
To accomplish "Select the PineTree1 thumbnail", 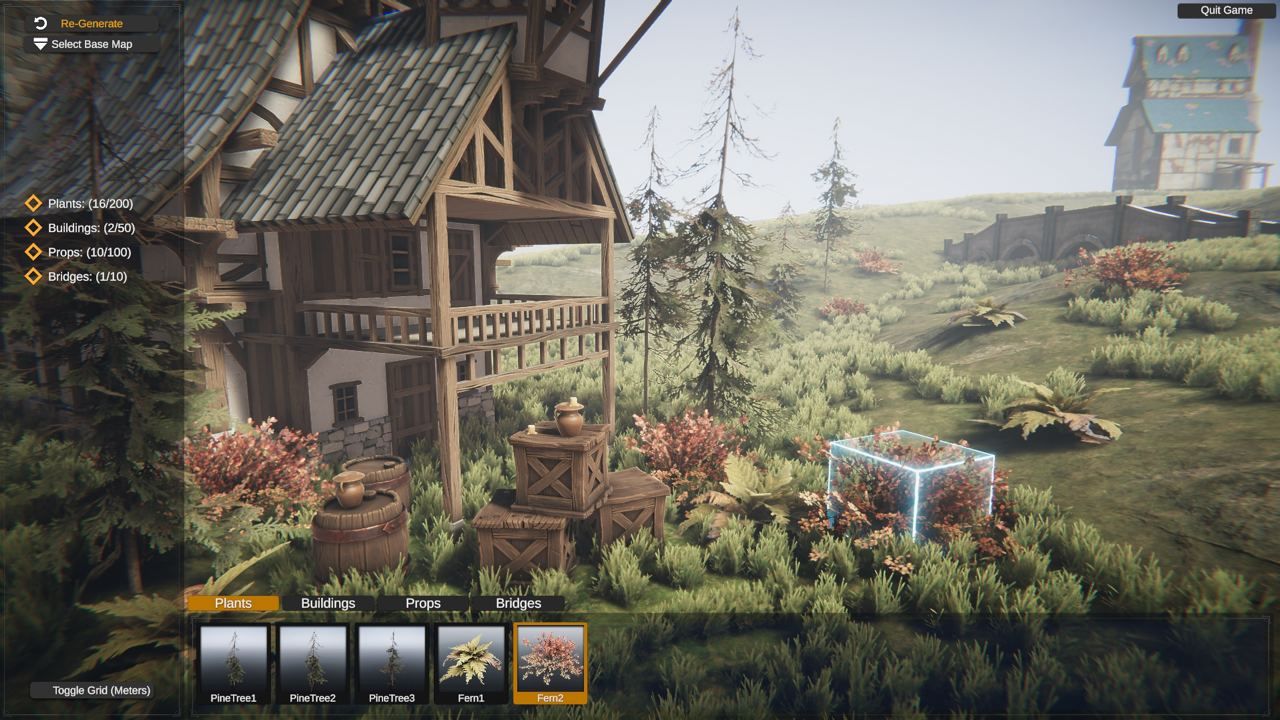I will point(233,664).
